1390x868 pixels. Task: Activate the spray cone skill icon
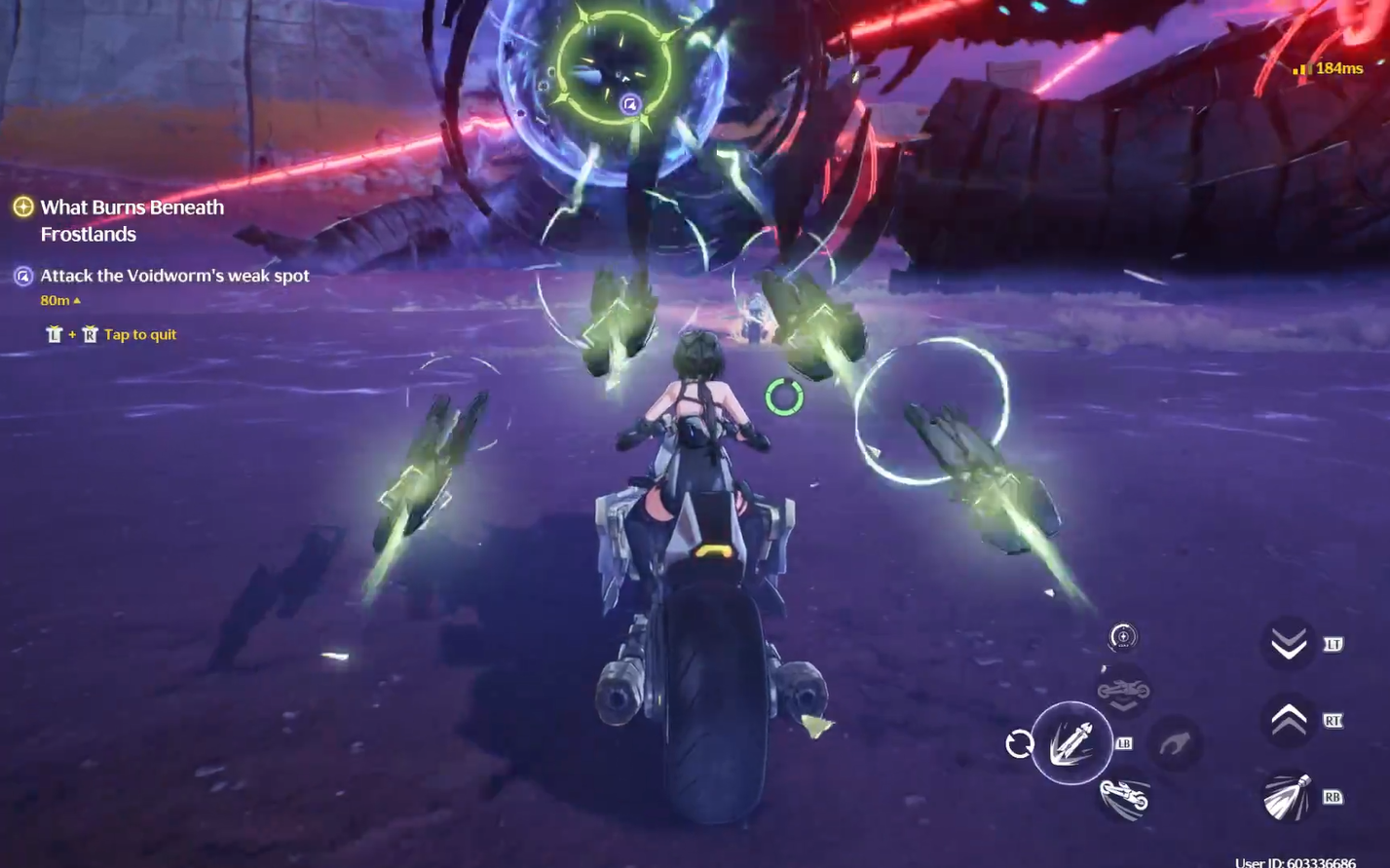[x=1288, y=798]
